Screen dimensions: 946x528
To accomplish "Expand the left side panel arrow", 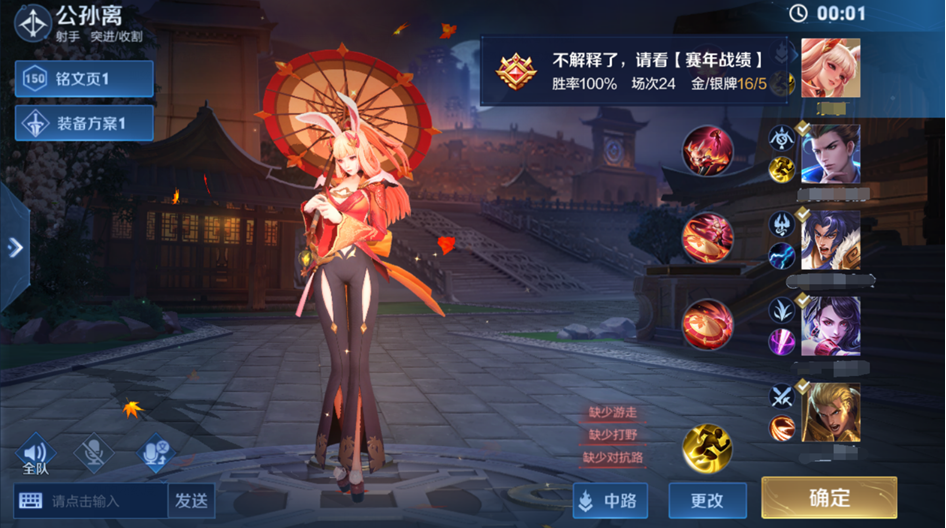I will click(x=14, y=247).
